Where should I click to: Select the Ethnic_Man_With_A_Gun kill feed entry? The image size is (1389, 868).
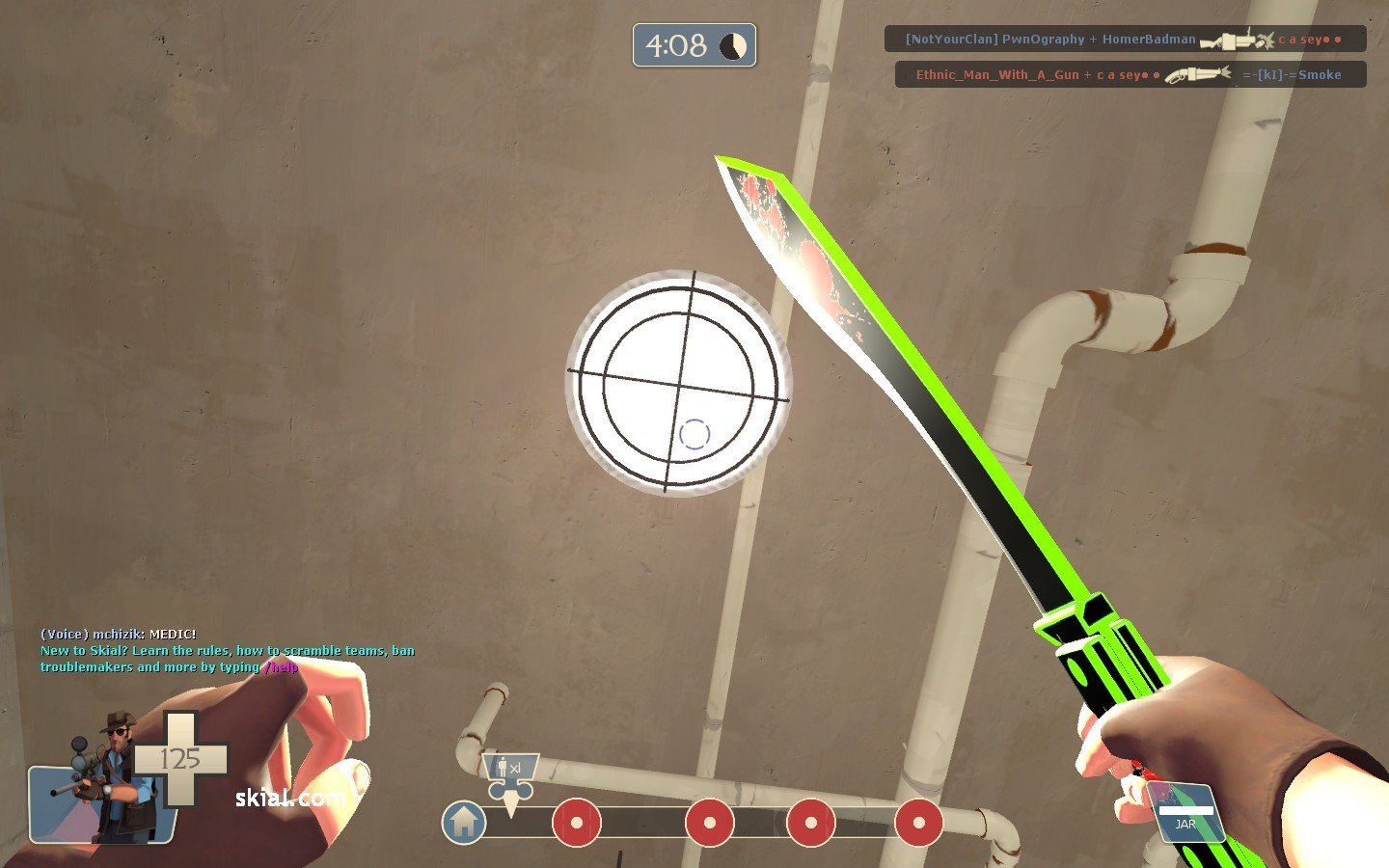click(1130, 74)
